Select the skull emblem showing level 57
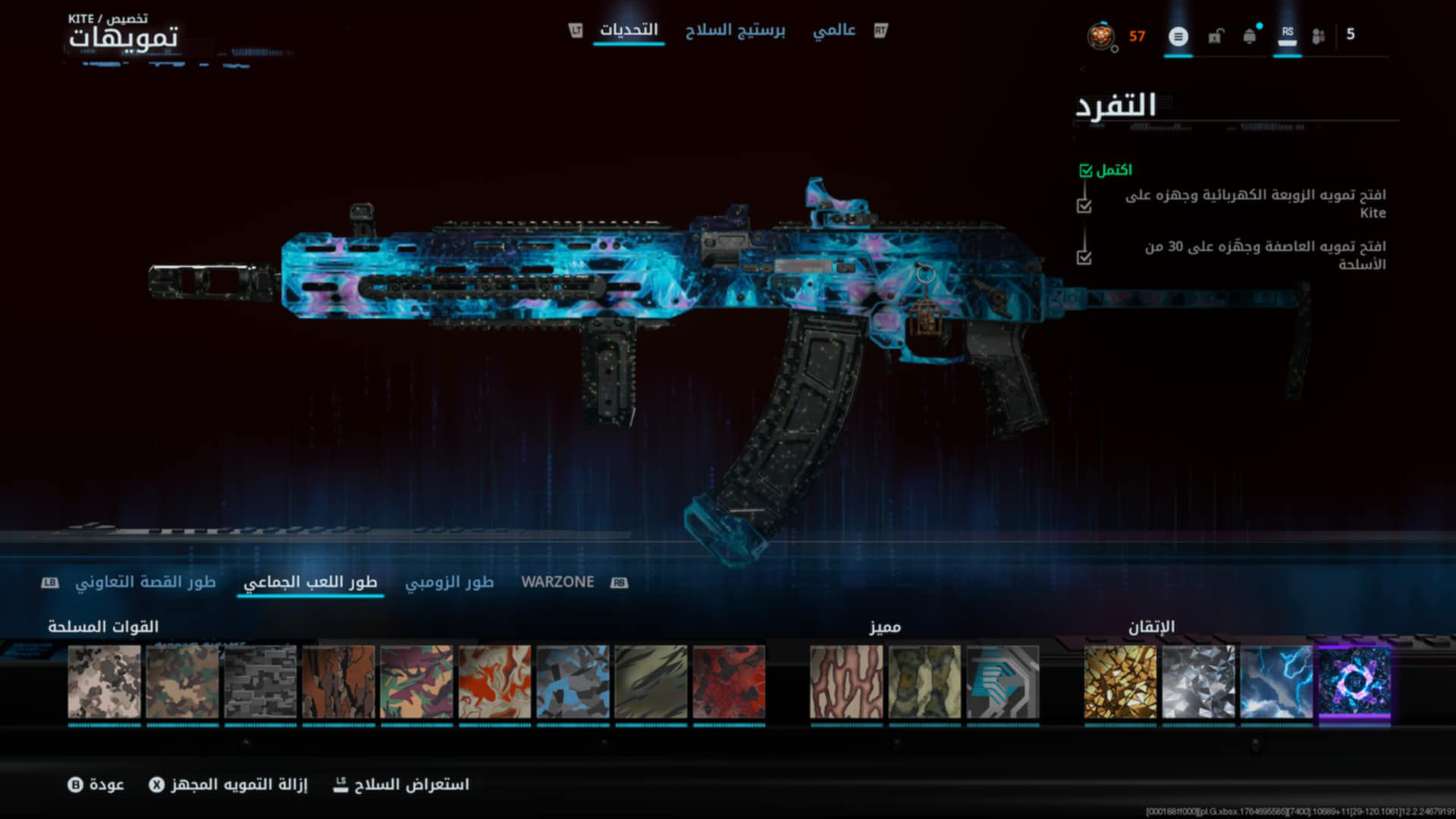The image size is (1456, 819). pyautogui.click(x=1101, y=36)
